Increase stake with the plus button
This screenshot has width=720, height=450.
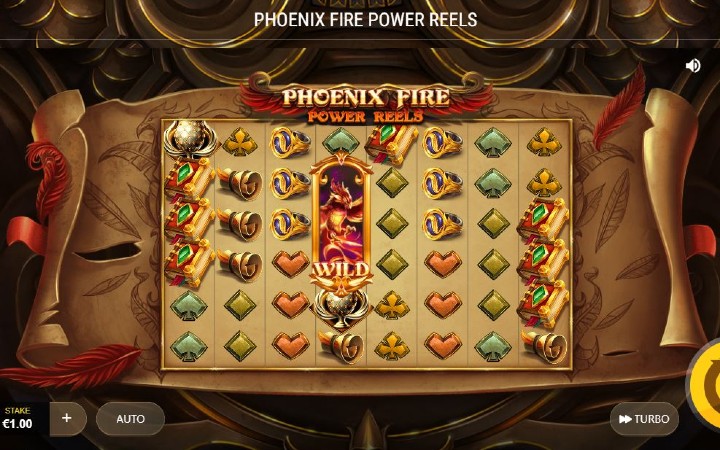(x=67, y=418)
